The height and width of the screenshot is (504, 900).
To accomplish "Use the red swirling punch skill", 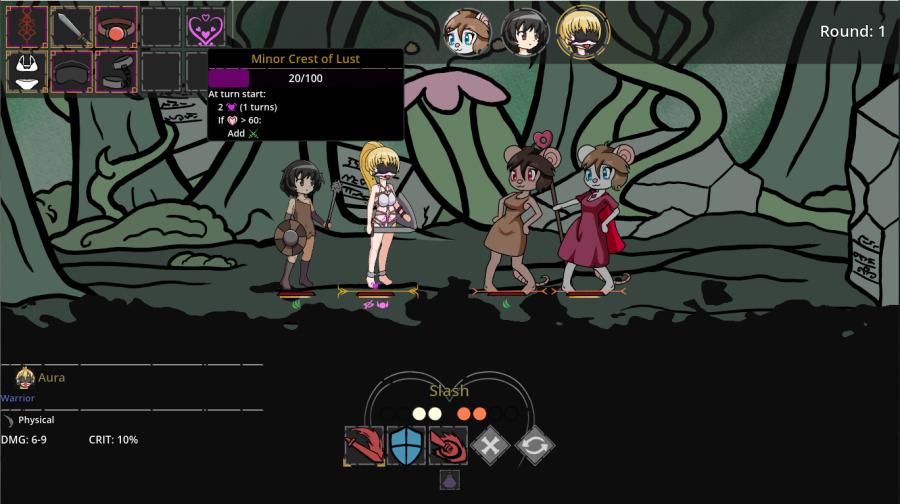I will pos(449,445).
